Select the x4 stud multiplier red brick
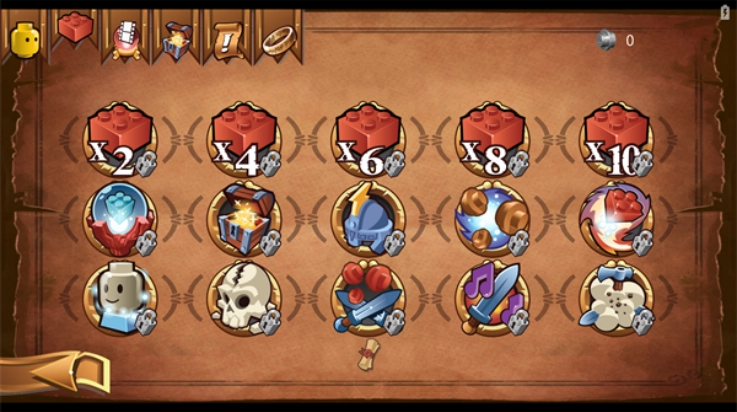Viewport: 737px width, 412px height. point(244,140)
